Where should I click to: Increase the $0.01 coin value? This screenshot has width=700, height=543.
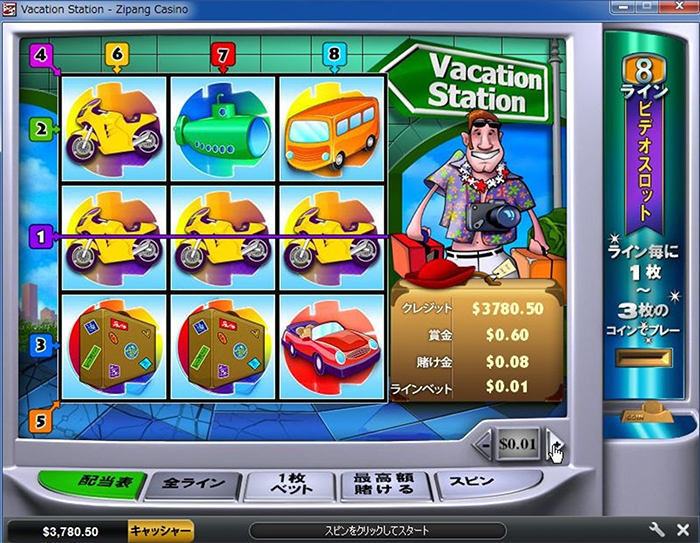coord(556,443)
